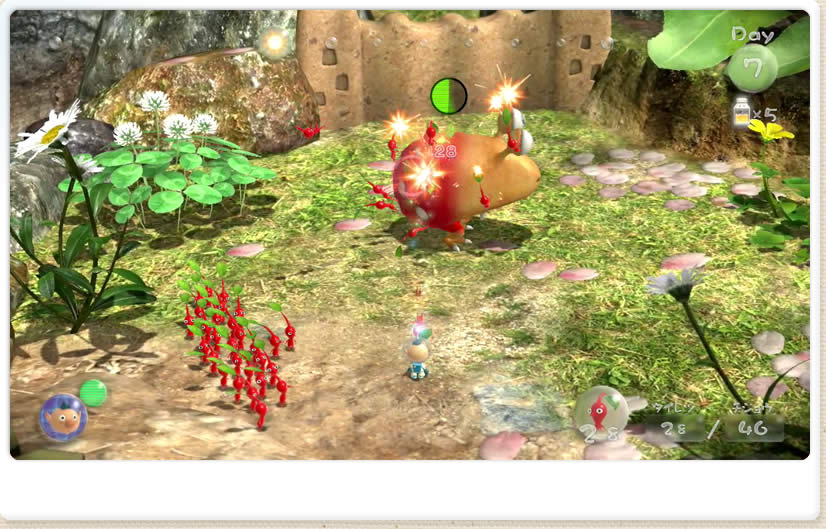Click the Day 7 sun meter
826x529 pixels.
click(x=752, y=66)
